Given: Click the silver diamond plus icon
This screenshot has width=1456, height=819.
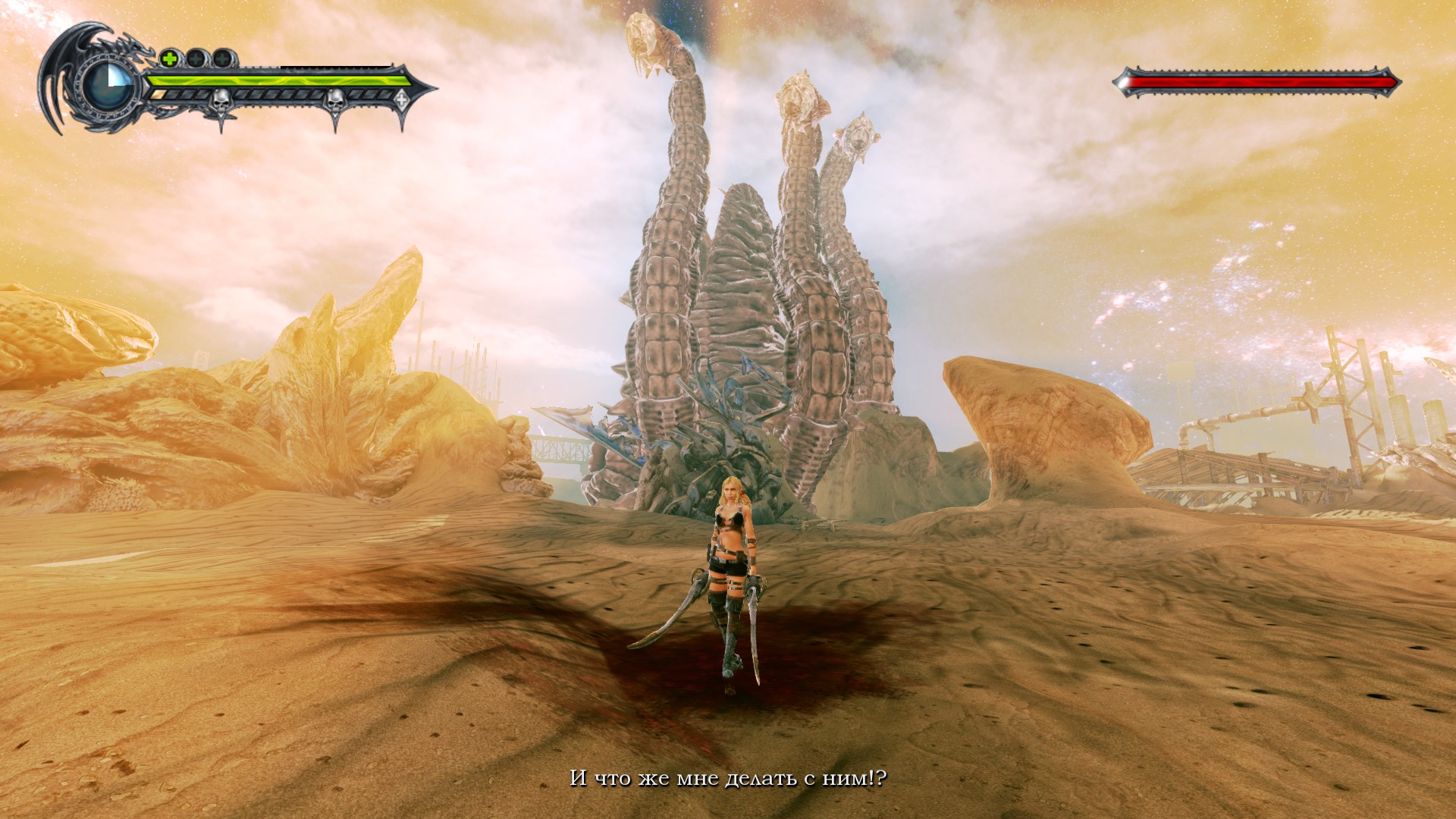Looking at the screenshot, I should coord(401,96).
